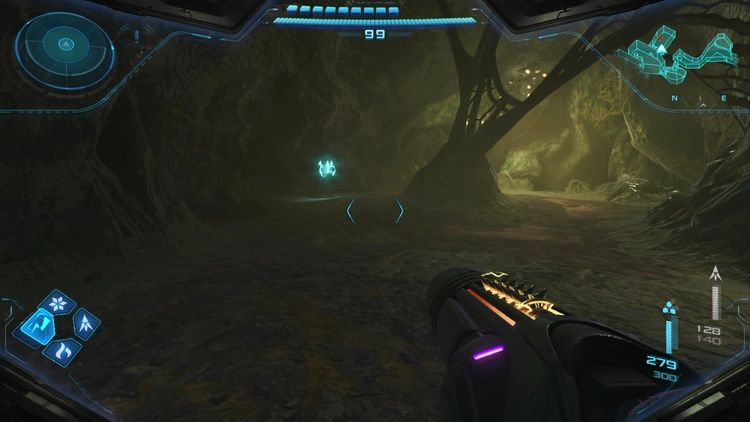Select the snowflake ice weapon icon

click(x=57, y=303)
